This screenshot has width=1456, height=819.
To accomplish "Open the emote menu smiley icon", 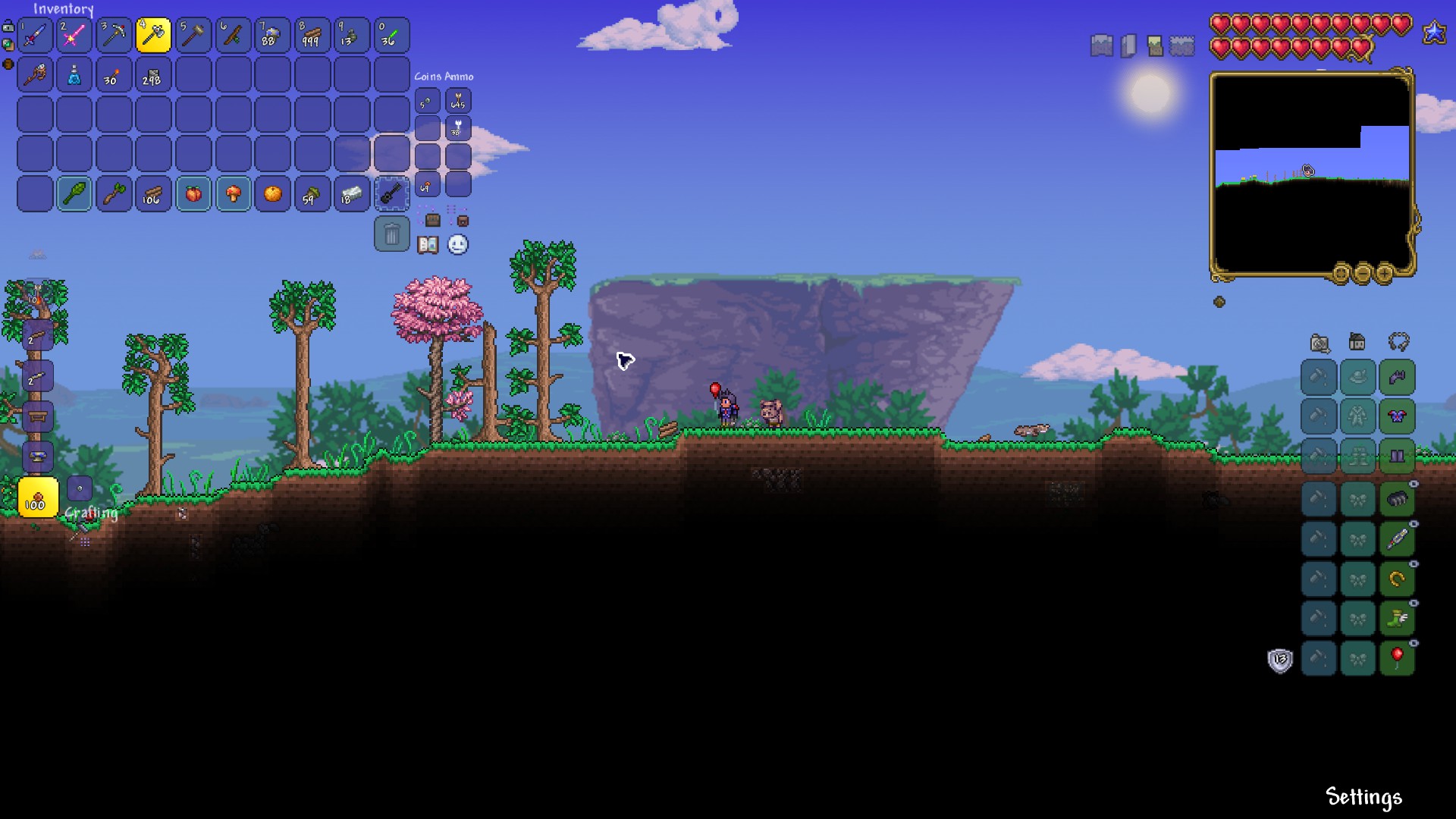I will (x=457, y=245).
